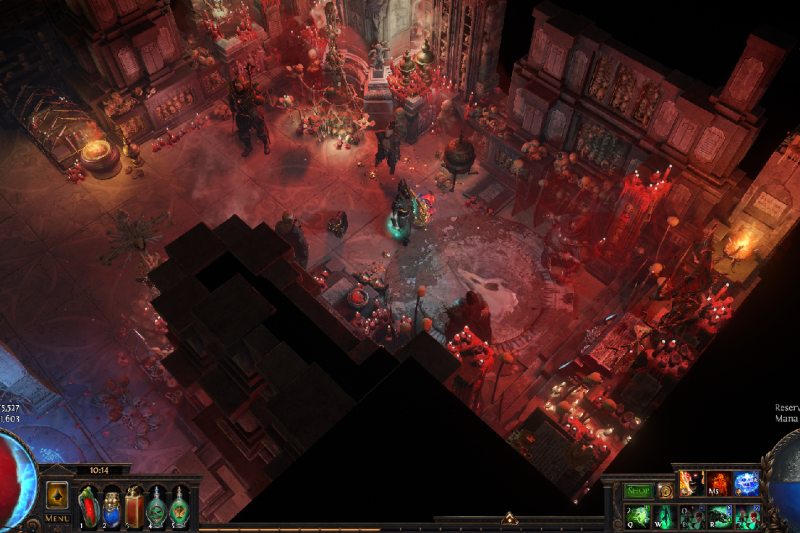Activate the T skill slot

pyautogui.click(x=746, y=516)
